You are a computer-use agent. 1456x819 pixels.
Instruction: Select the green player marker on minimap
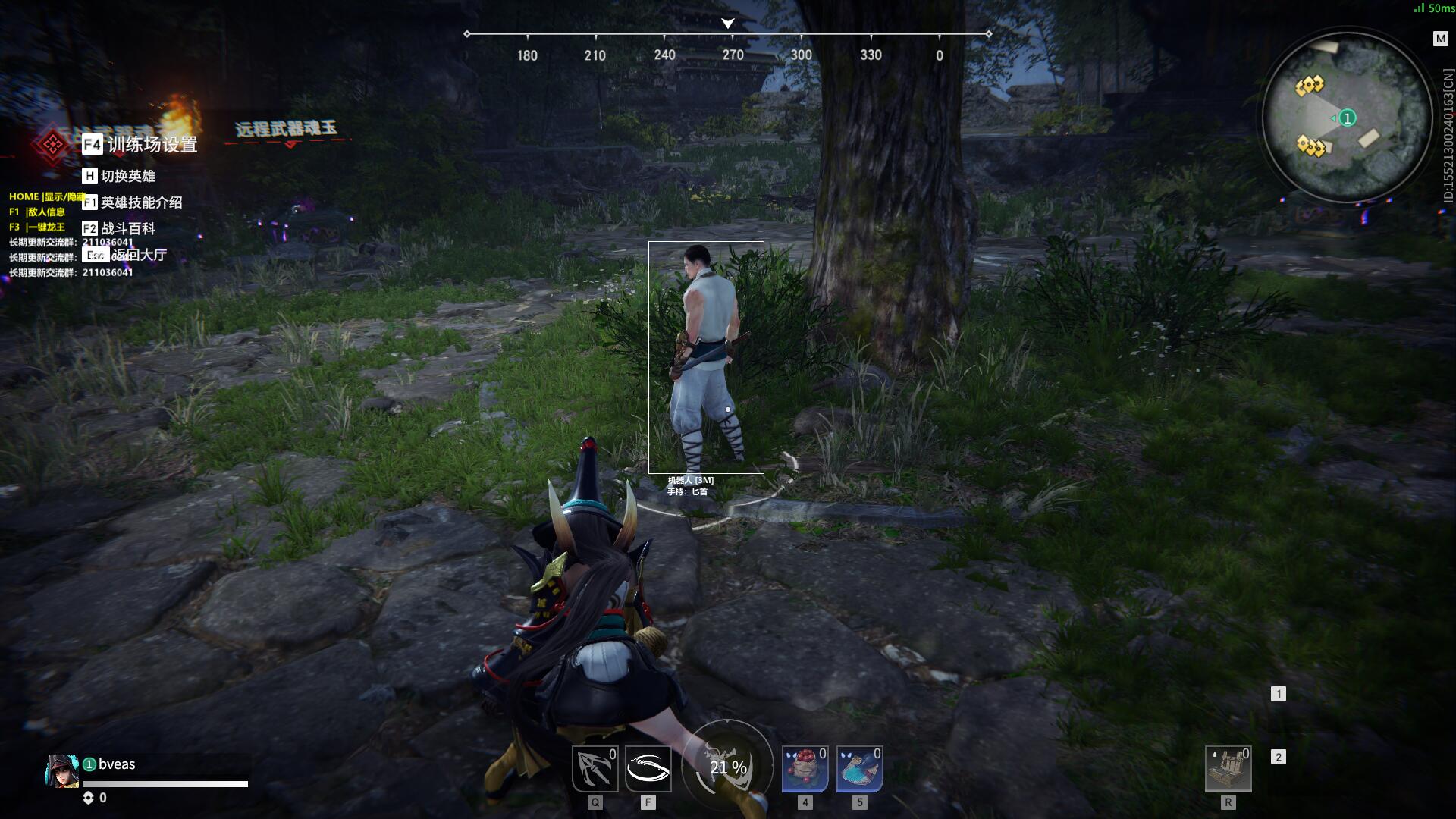(x=1347, y=118)
